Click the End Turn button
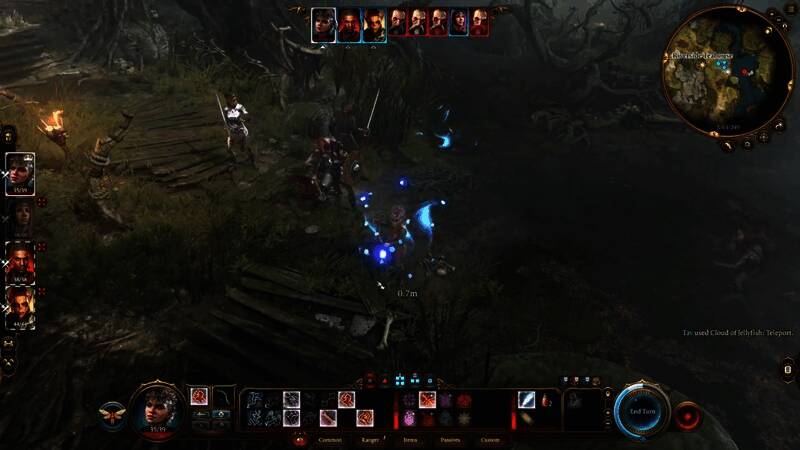The image size is (800, 450). coord(641,411)
